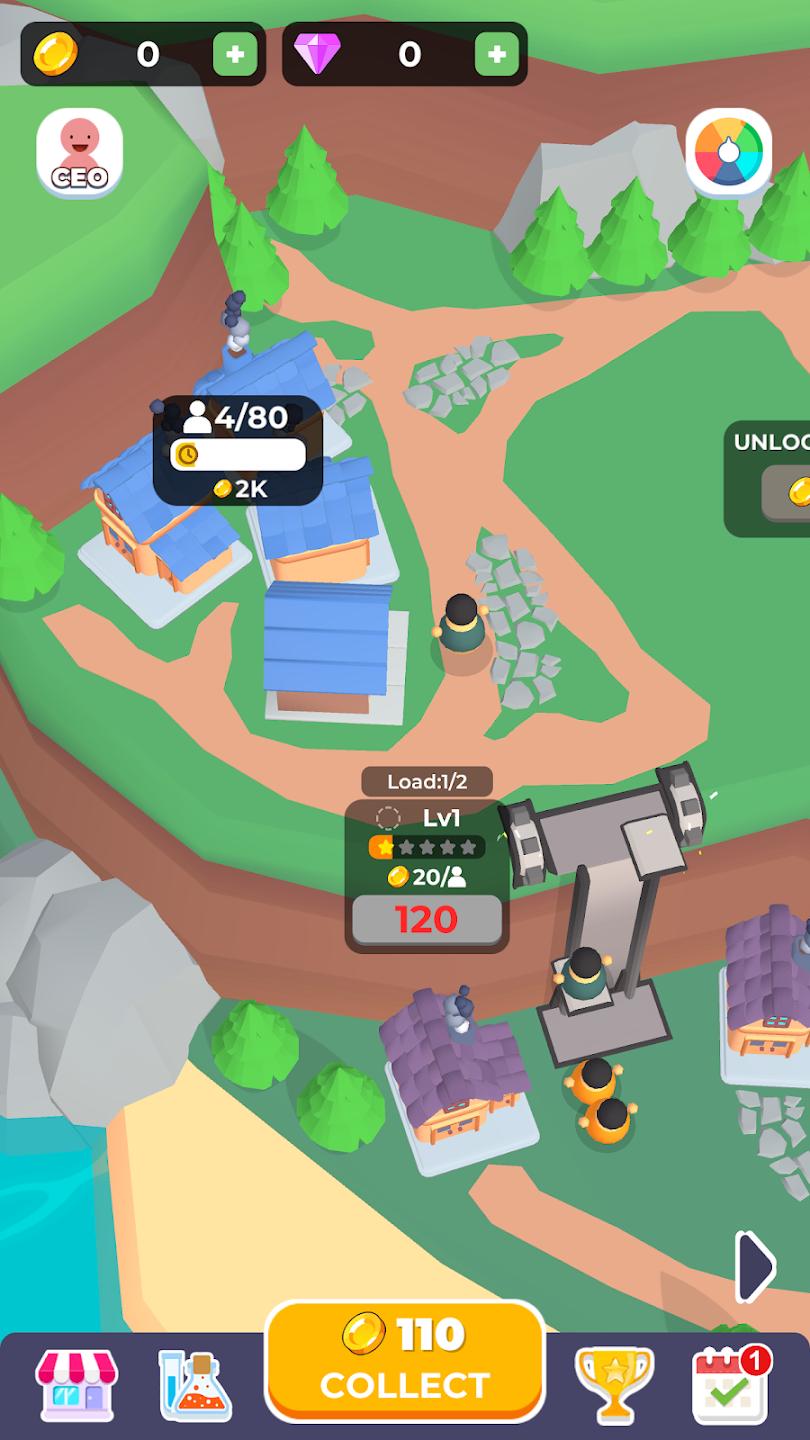810x1440 pixels.
Task: Open the research flask menu
Action: [196, 1385]
